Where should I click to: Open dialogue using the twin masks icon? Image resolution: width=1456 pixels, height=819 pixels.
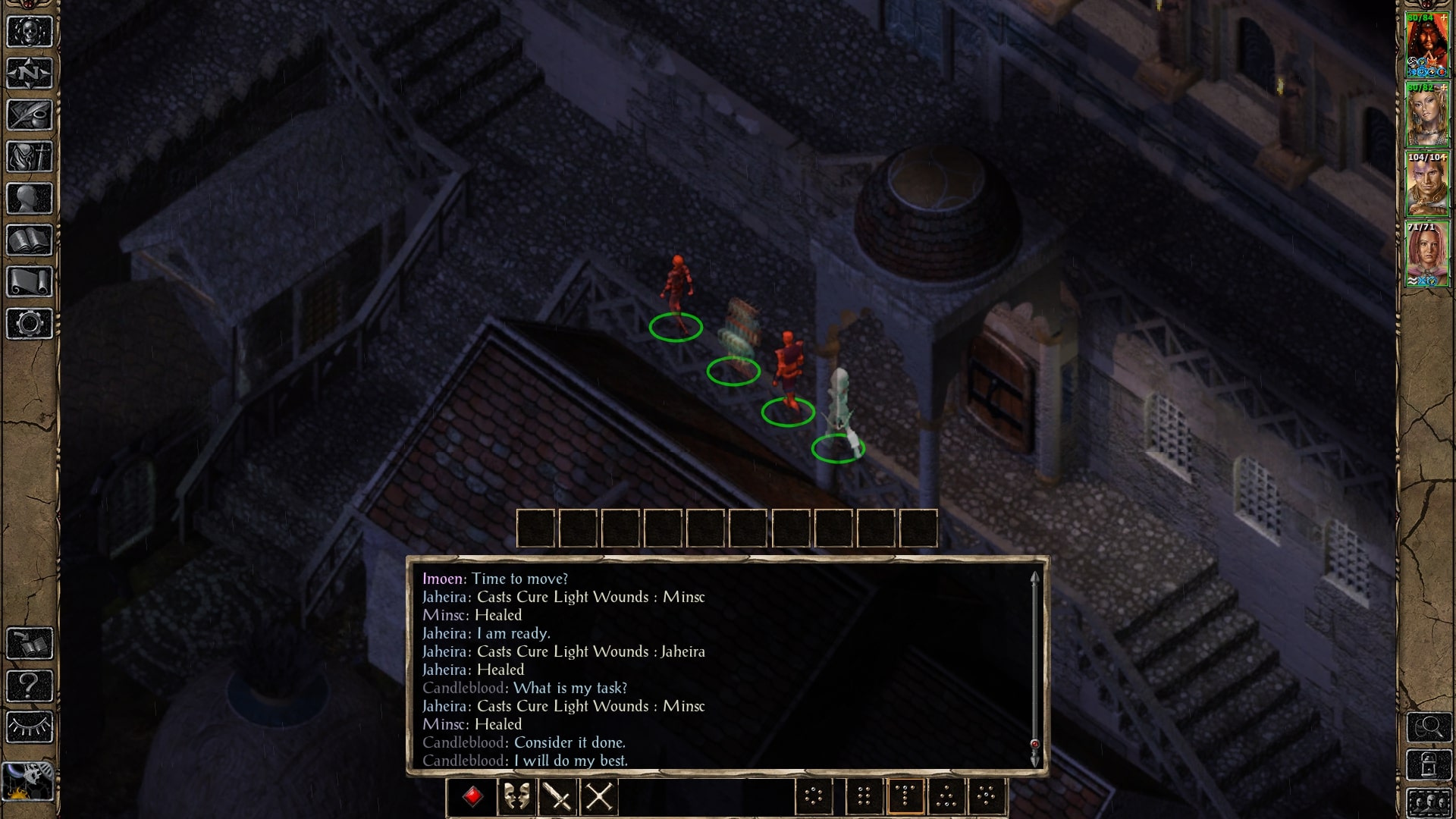(x=516, y=797)
